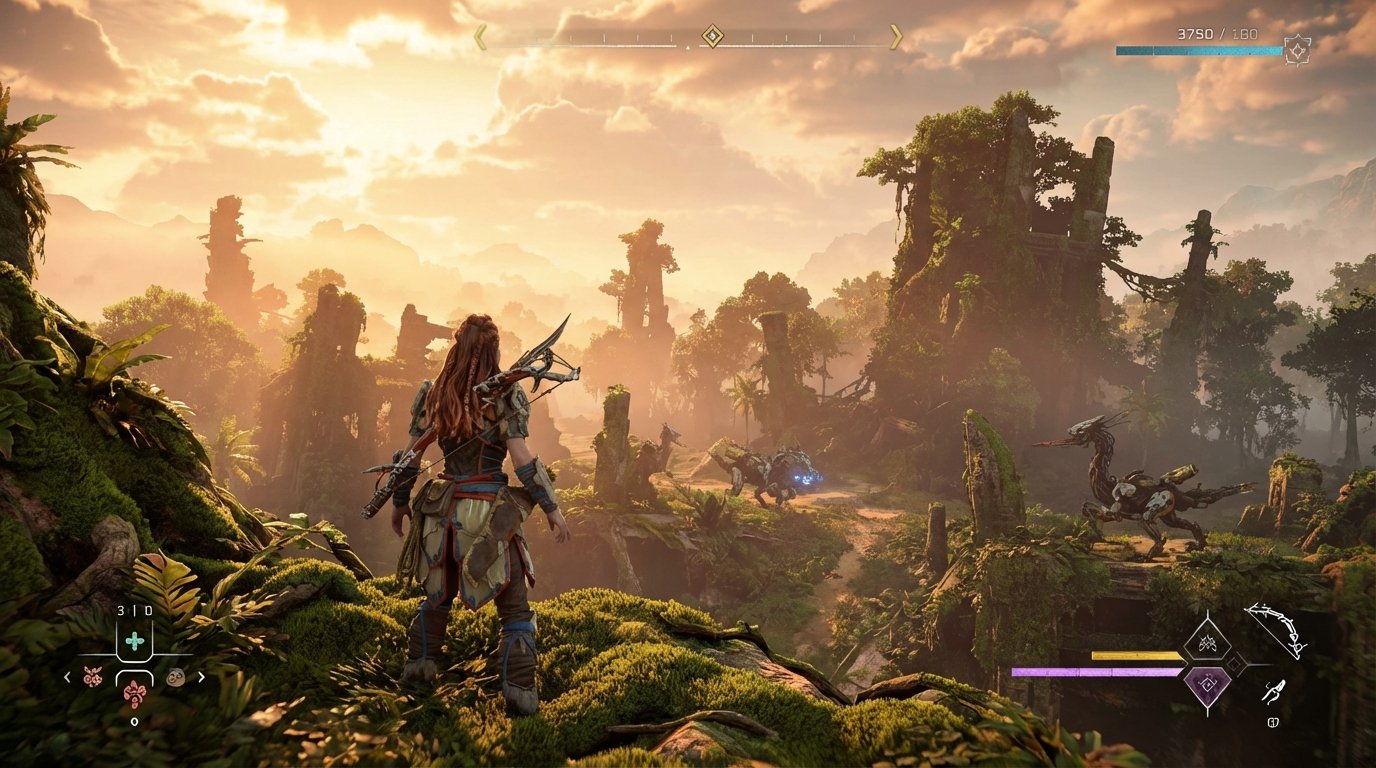The image size is (1376, 768).
Task: Click the red berry icon left of the pouch
Action: point(93,677)
